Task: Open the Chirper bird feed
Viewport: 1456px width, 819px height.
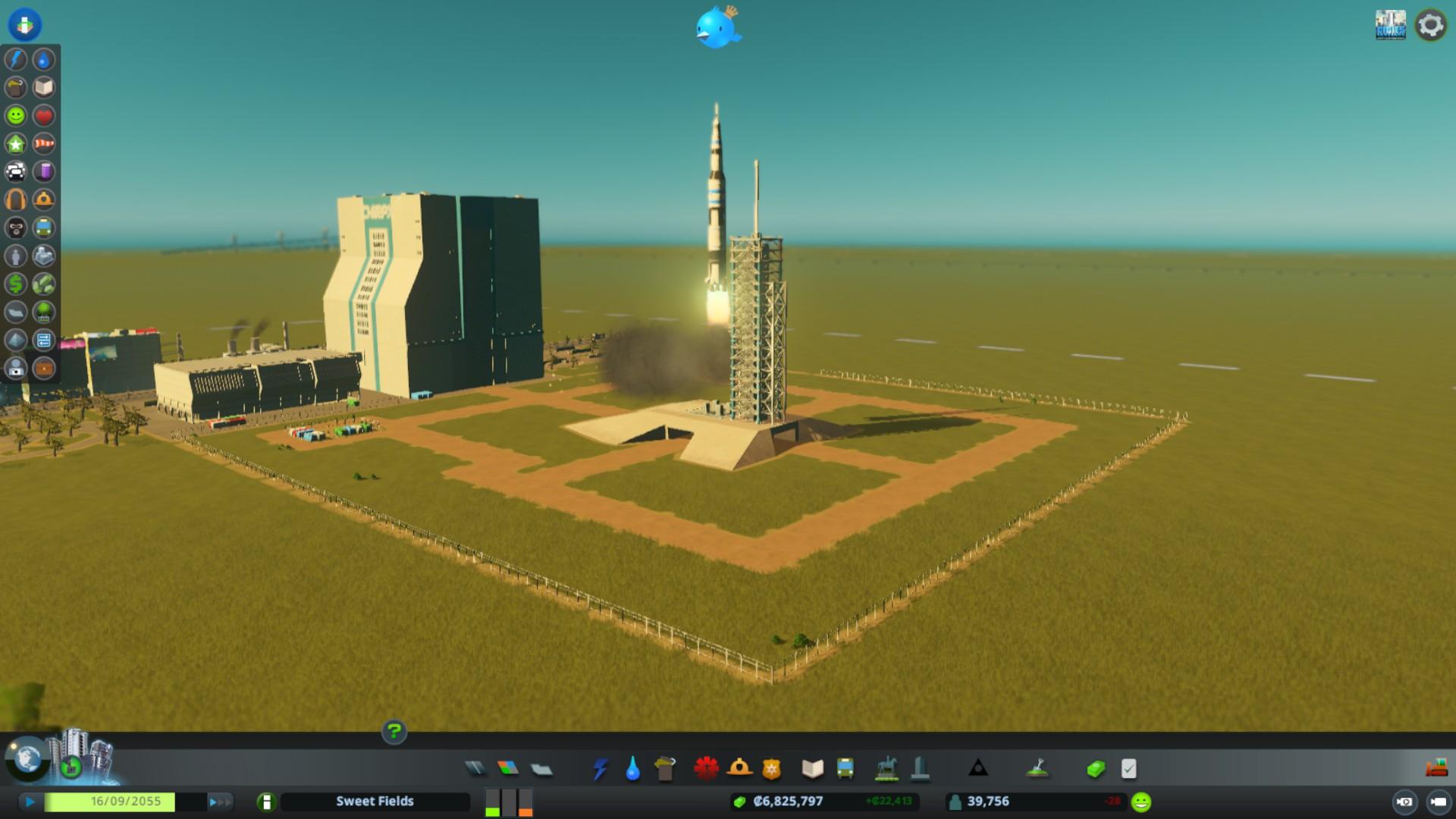Action: 717,28
